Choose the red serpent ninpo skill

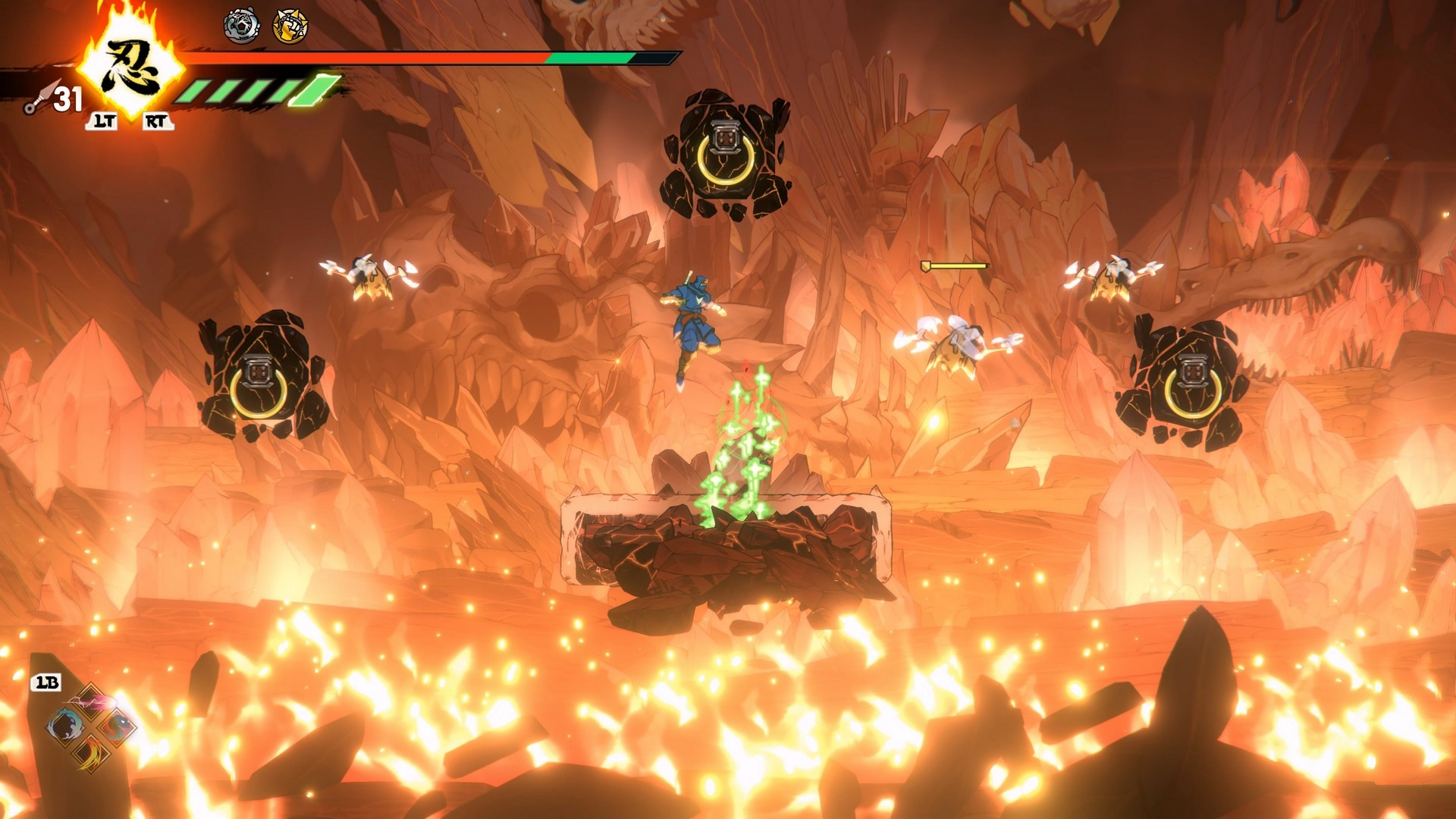coord(118,727)
